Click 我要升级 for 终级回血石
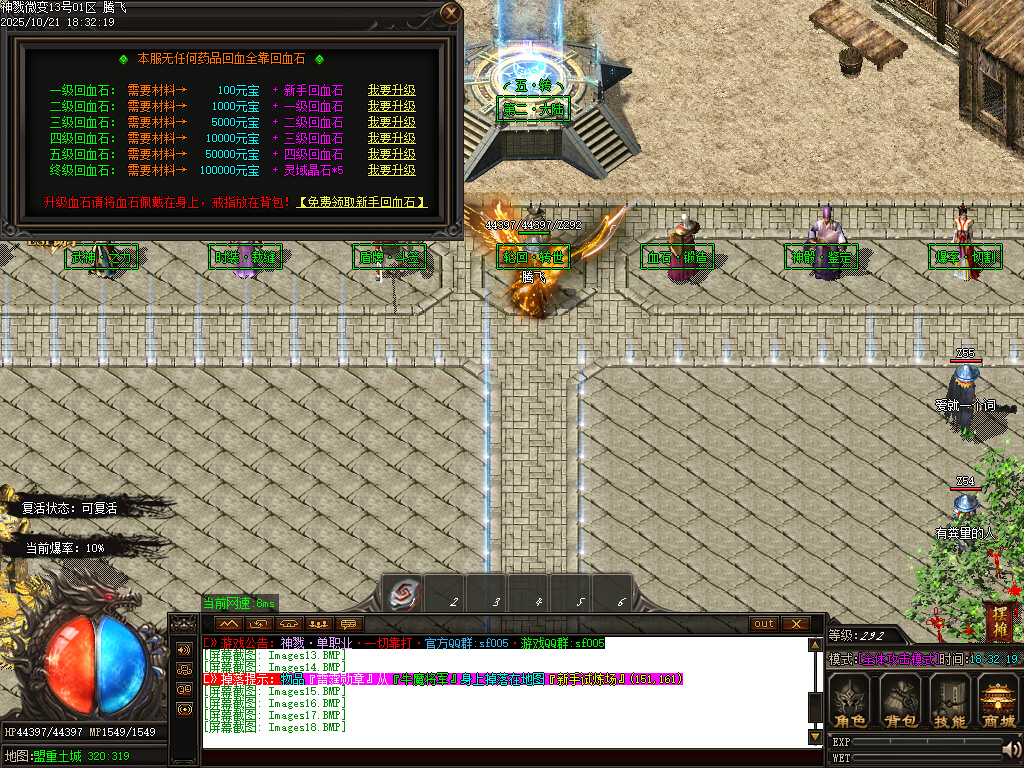The height and width of the screenshot is (768, 1024). [391, 171]
